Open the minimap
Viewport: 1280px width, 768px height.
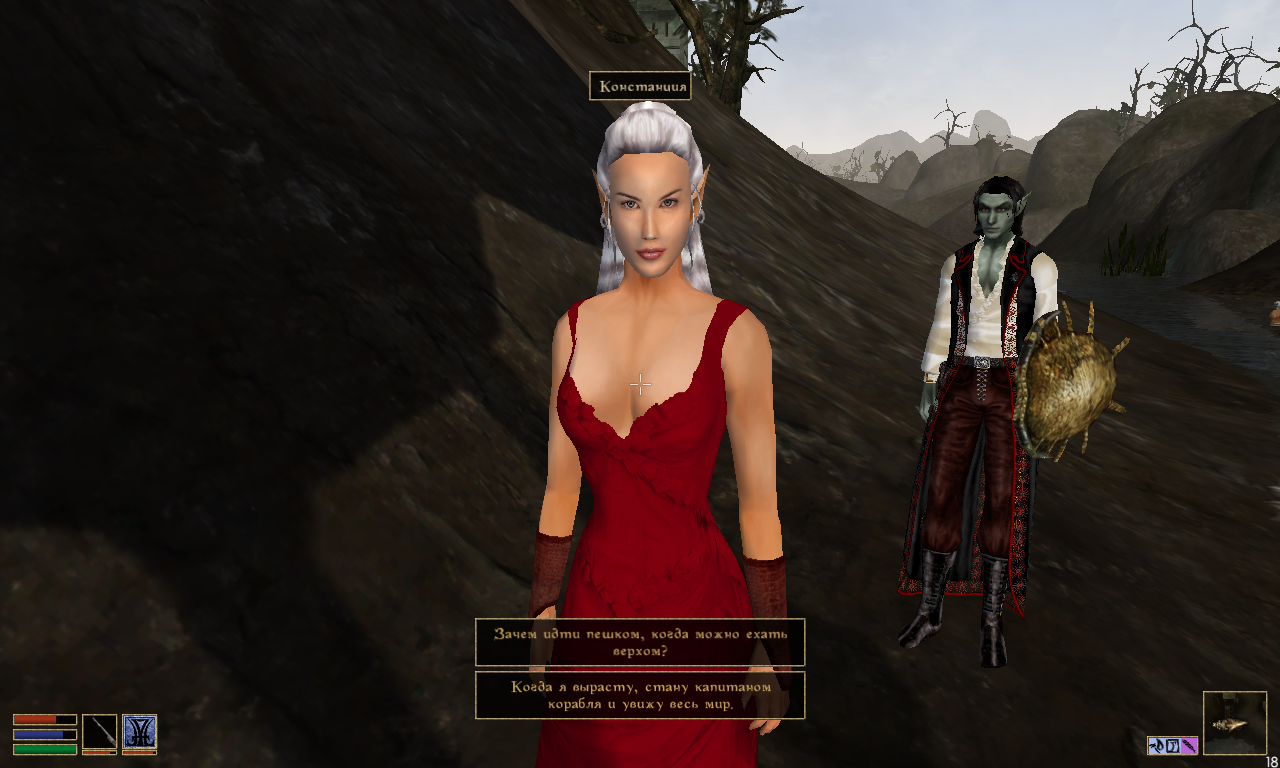(x=1234, y=722)
